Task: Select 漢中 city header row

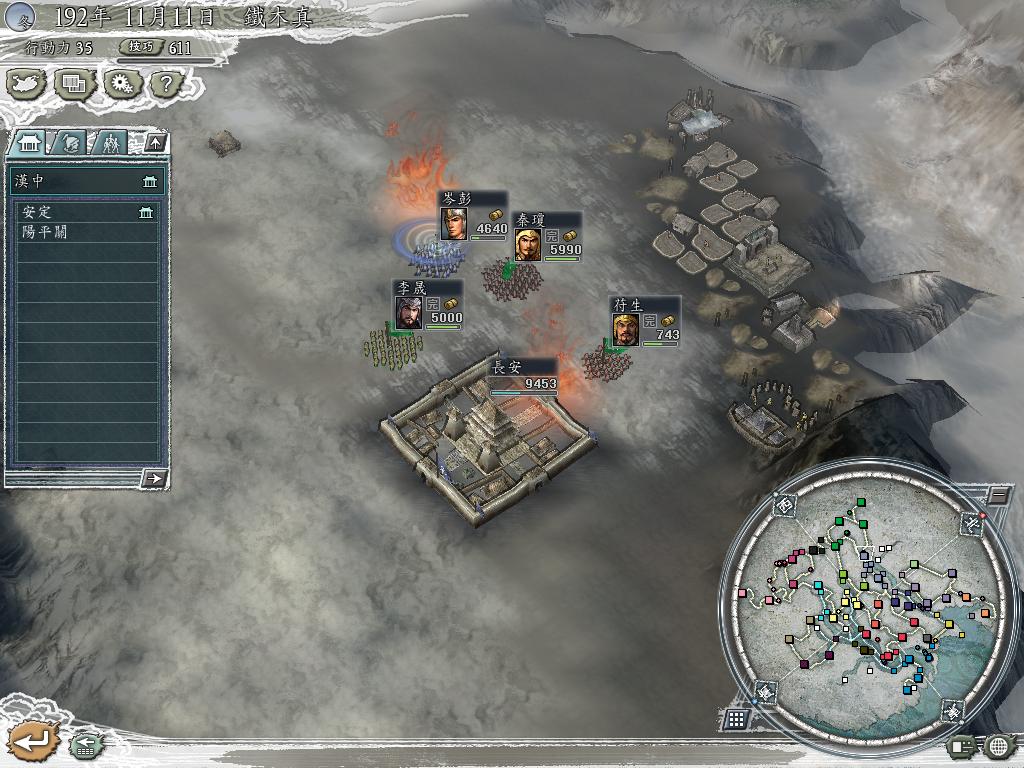Action: (85, 182)
